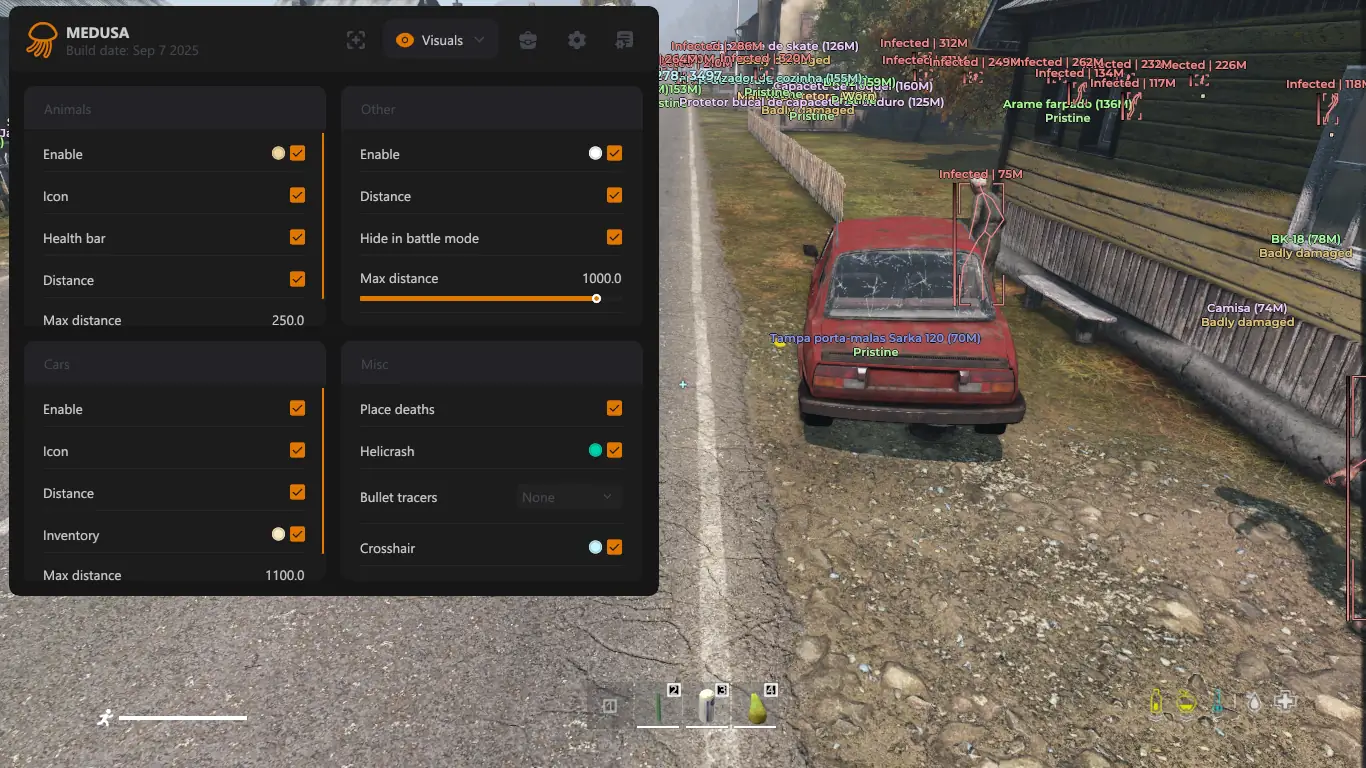Adjust the Other Max distance slider handle
Image resolution: width=1366 pixels, height=768 pixels.
596,298
